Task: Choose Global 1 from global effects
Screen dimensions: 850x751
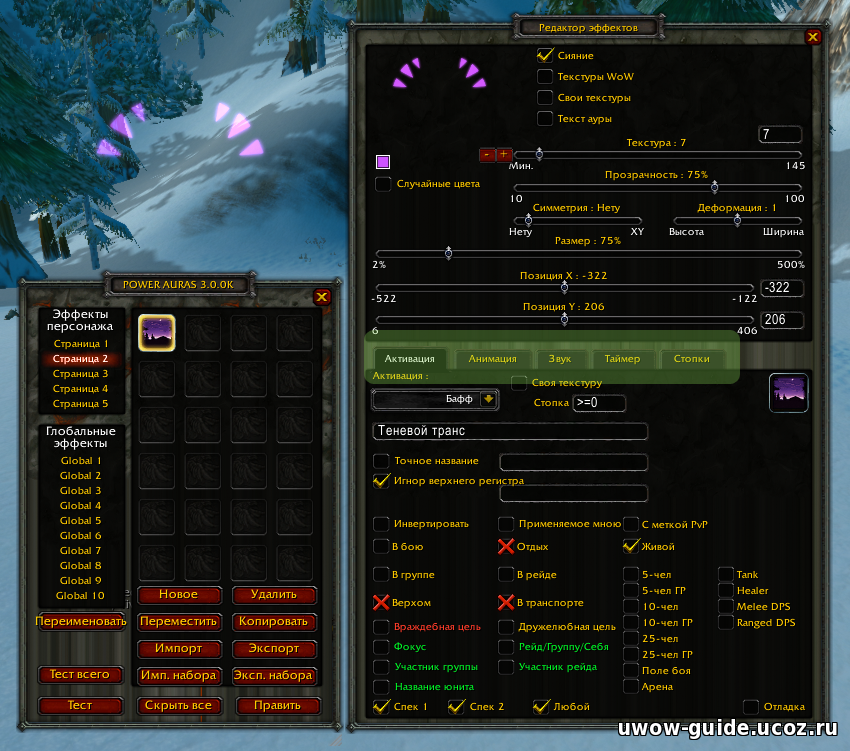Action: coord(80,461)
